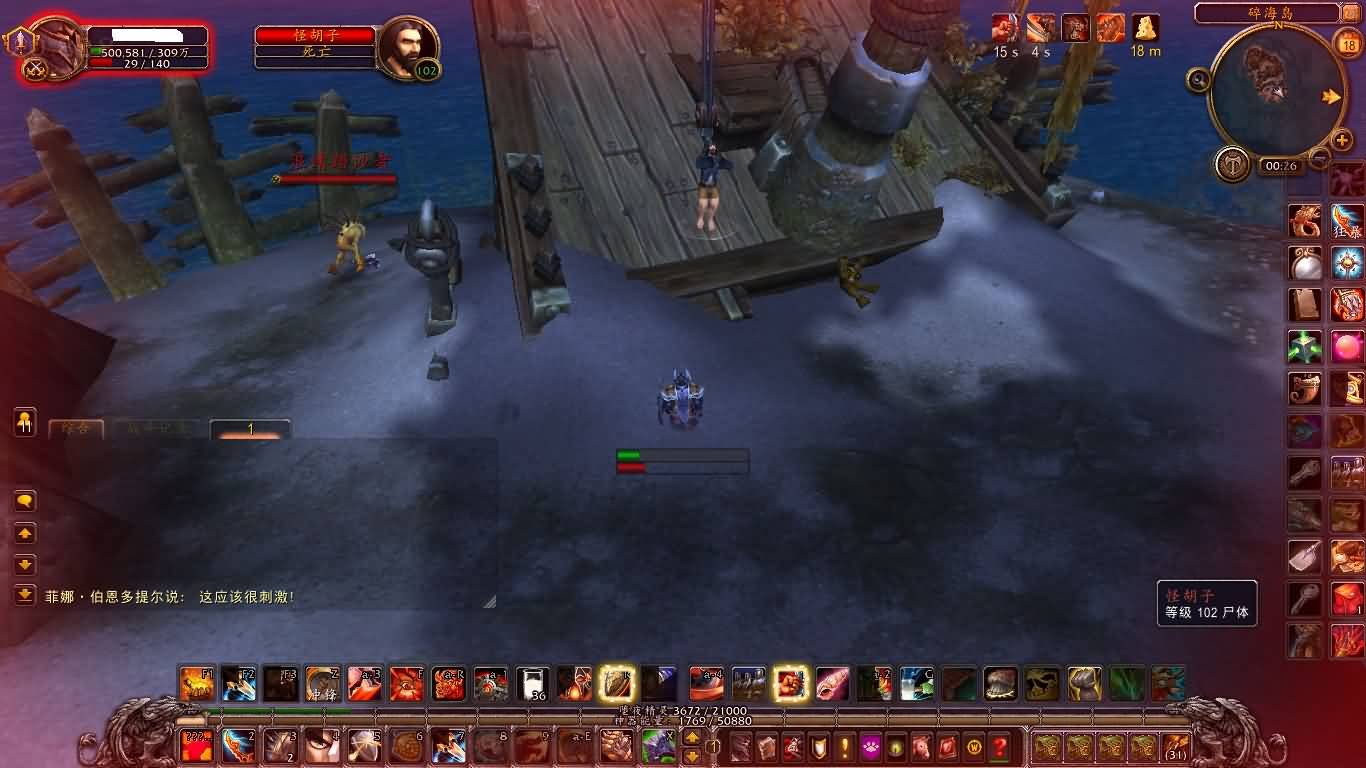This screenshot has width=1366, height=768.
Task: Use the item slot showing count 36
Action: [x=532, y=684]
